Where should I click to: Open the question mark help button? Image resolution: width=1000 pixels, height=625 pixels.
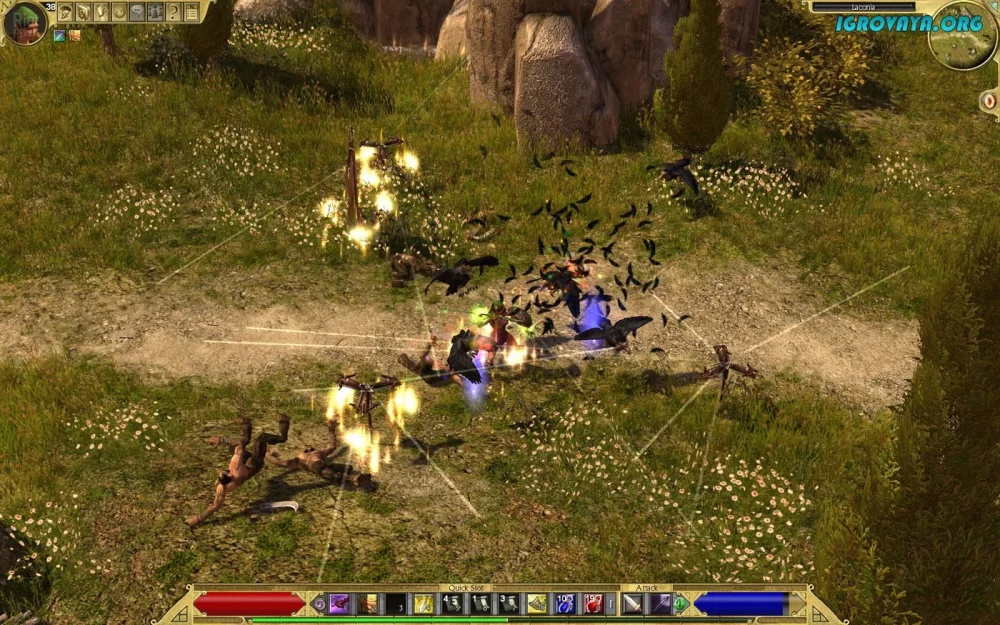pos(173,12)
